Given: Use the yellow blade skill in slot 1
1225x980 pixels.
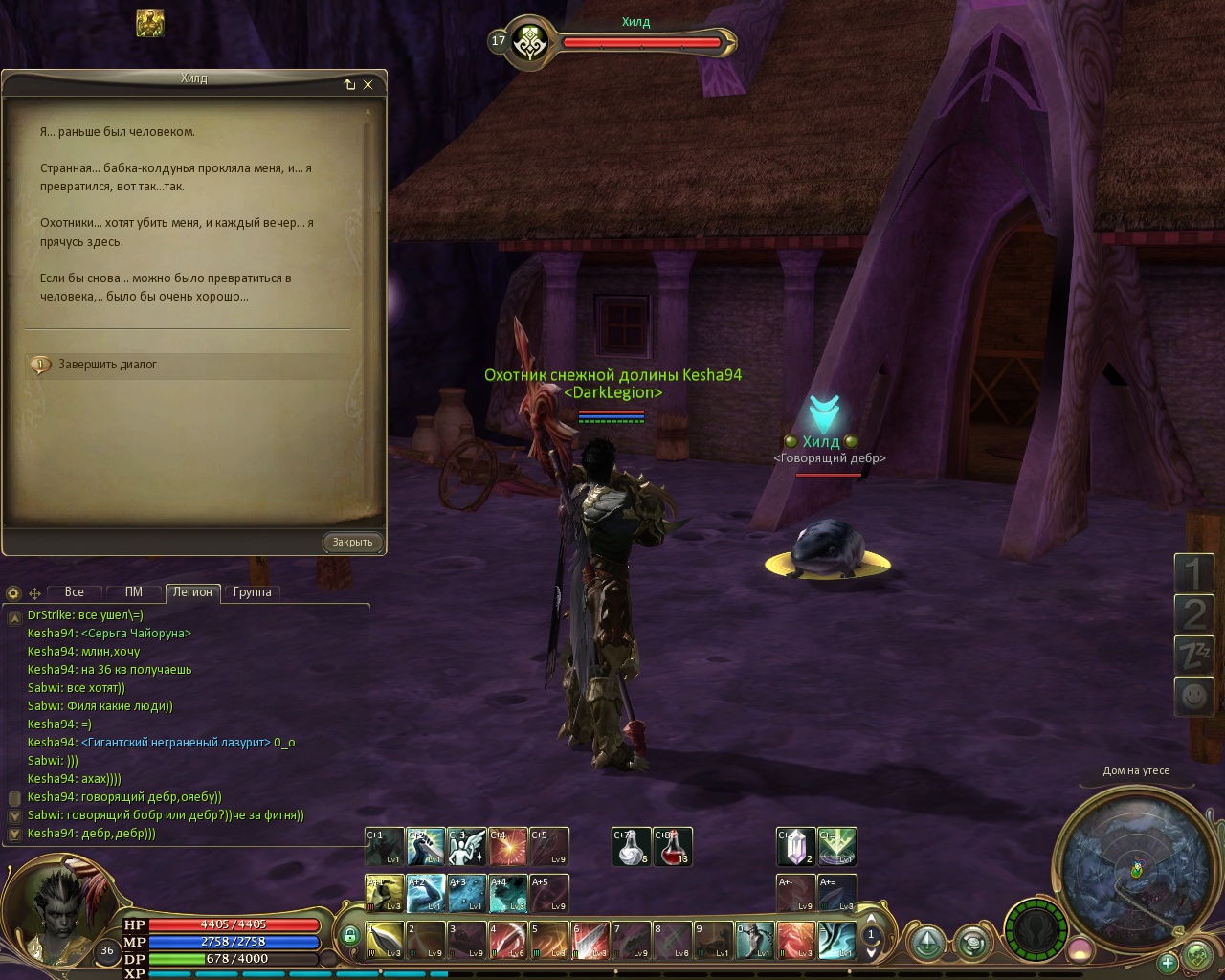Looking at the screenshot, I should click(385, 940).
